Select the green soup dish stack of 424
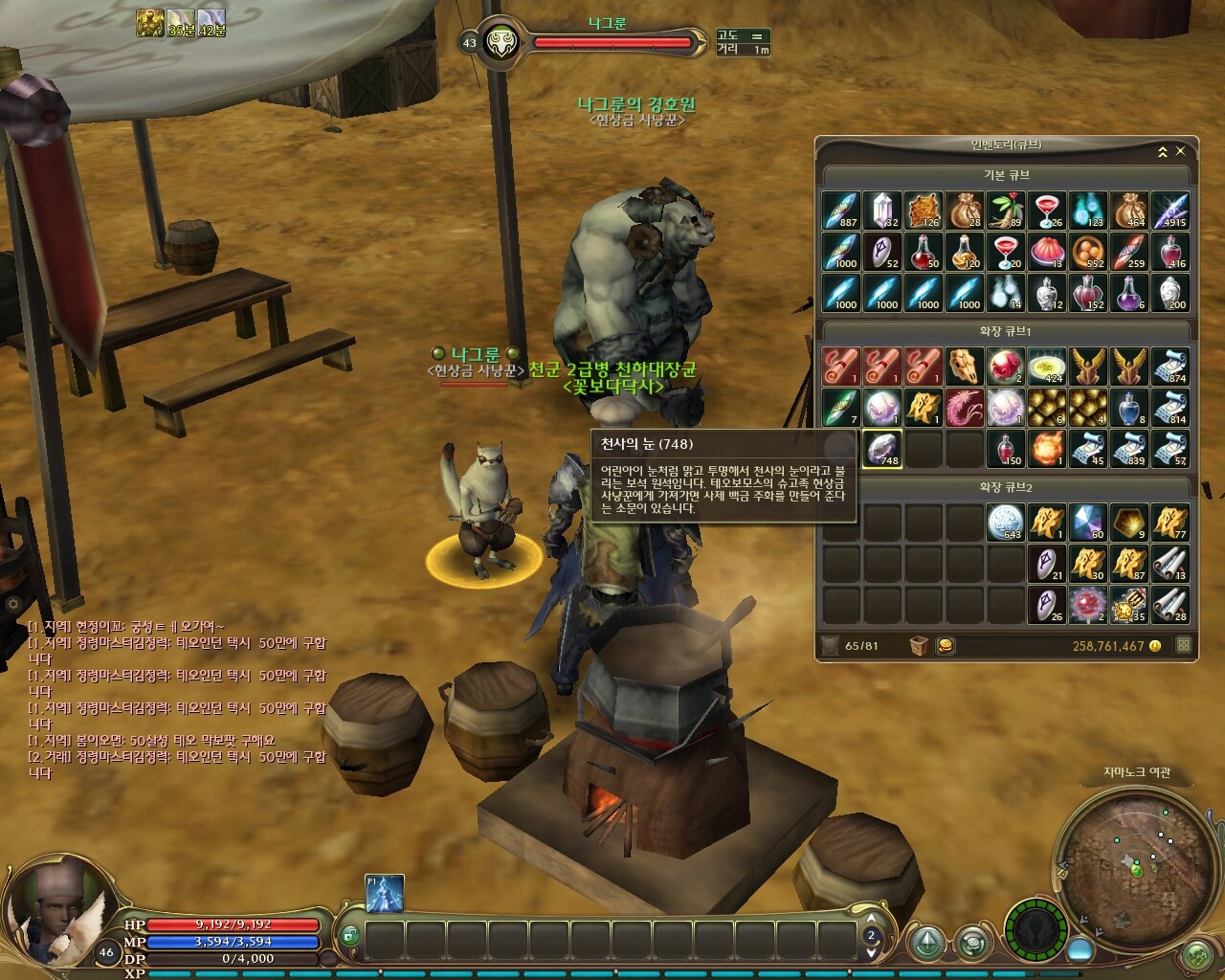Image resolution: width=1225 pixels, height=980 pixels. 1047,367
